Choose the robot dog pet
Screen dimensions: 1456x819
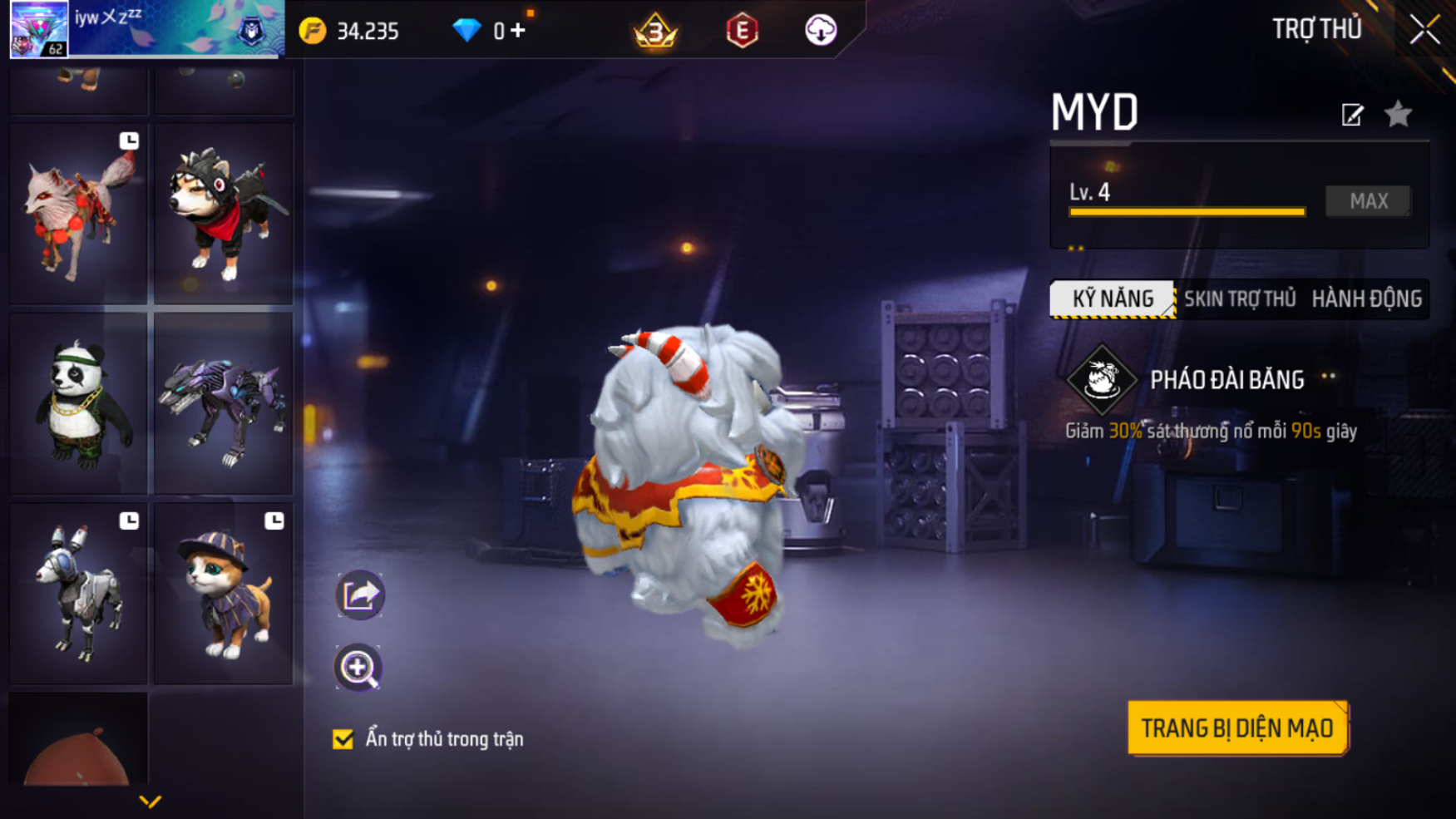pyautogui.click(x=78, y=593)
